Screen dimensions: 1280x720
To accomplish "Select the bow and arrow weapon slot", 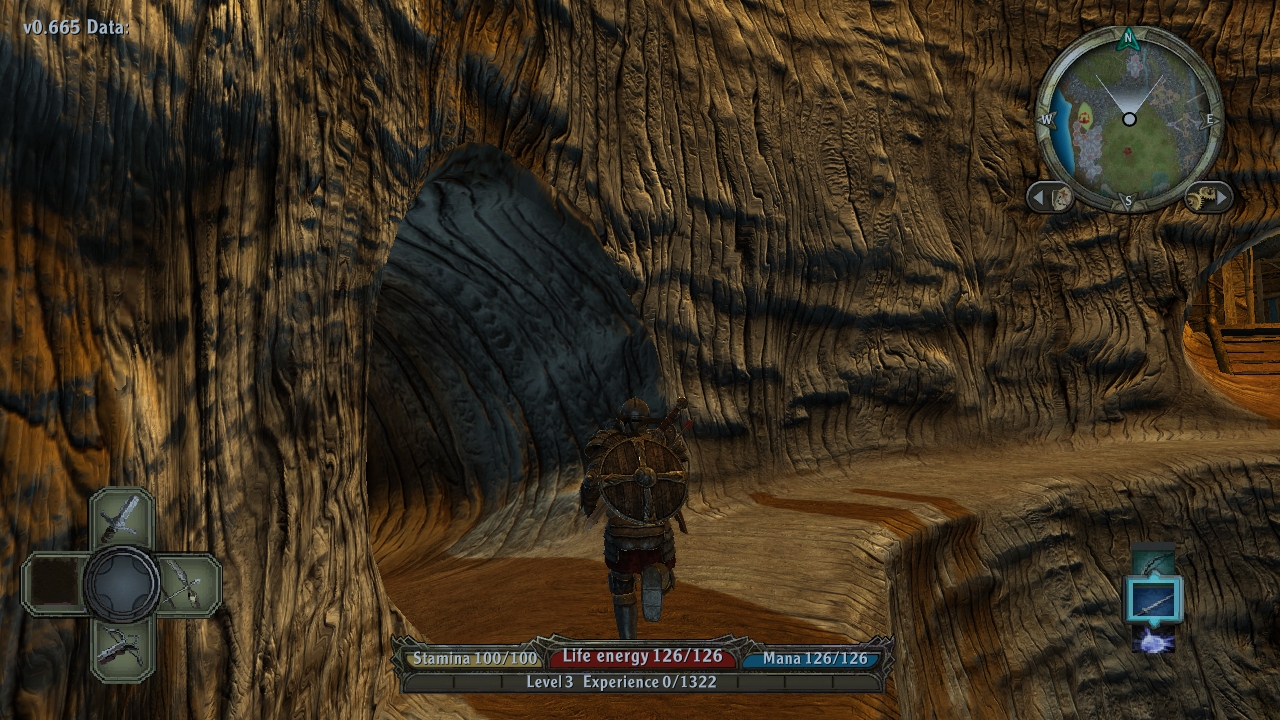I will coord(187,584).
